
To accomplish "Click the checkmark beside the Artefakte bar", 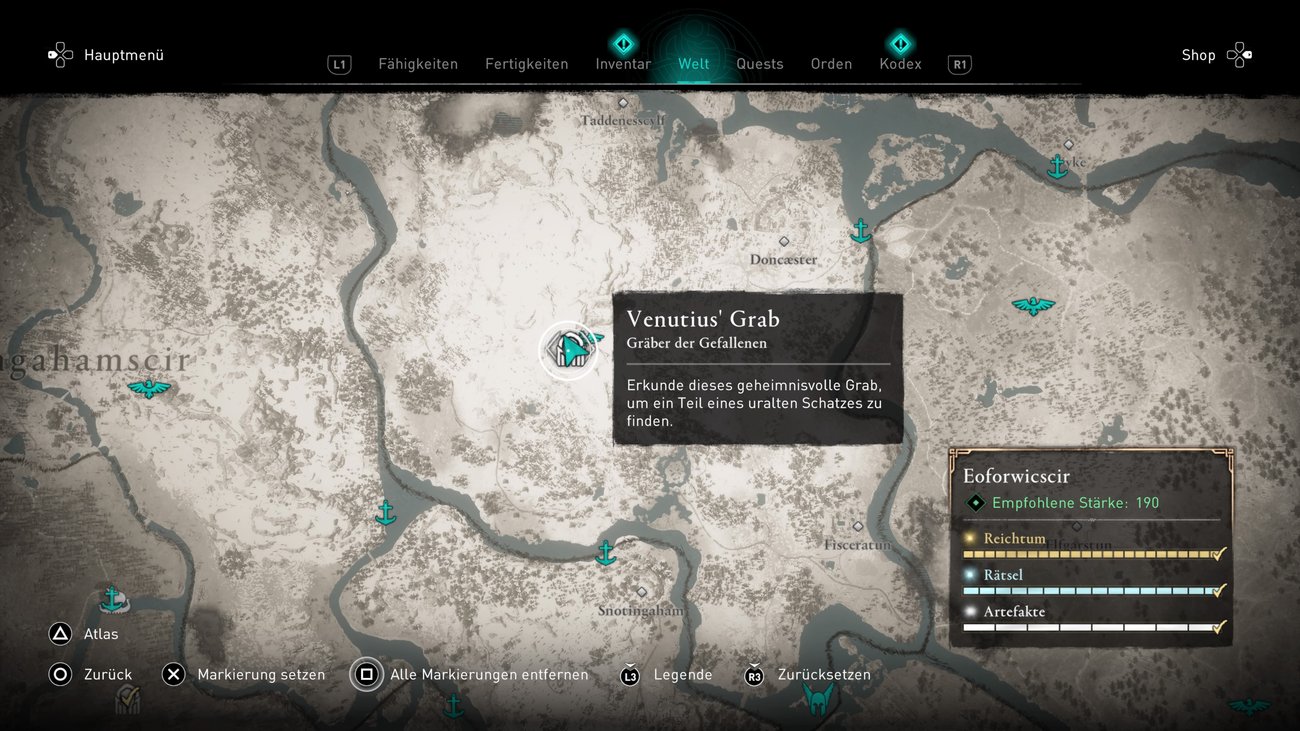I will pos(1218,627).
